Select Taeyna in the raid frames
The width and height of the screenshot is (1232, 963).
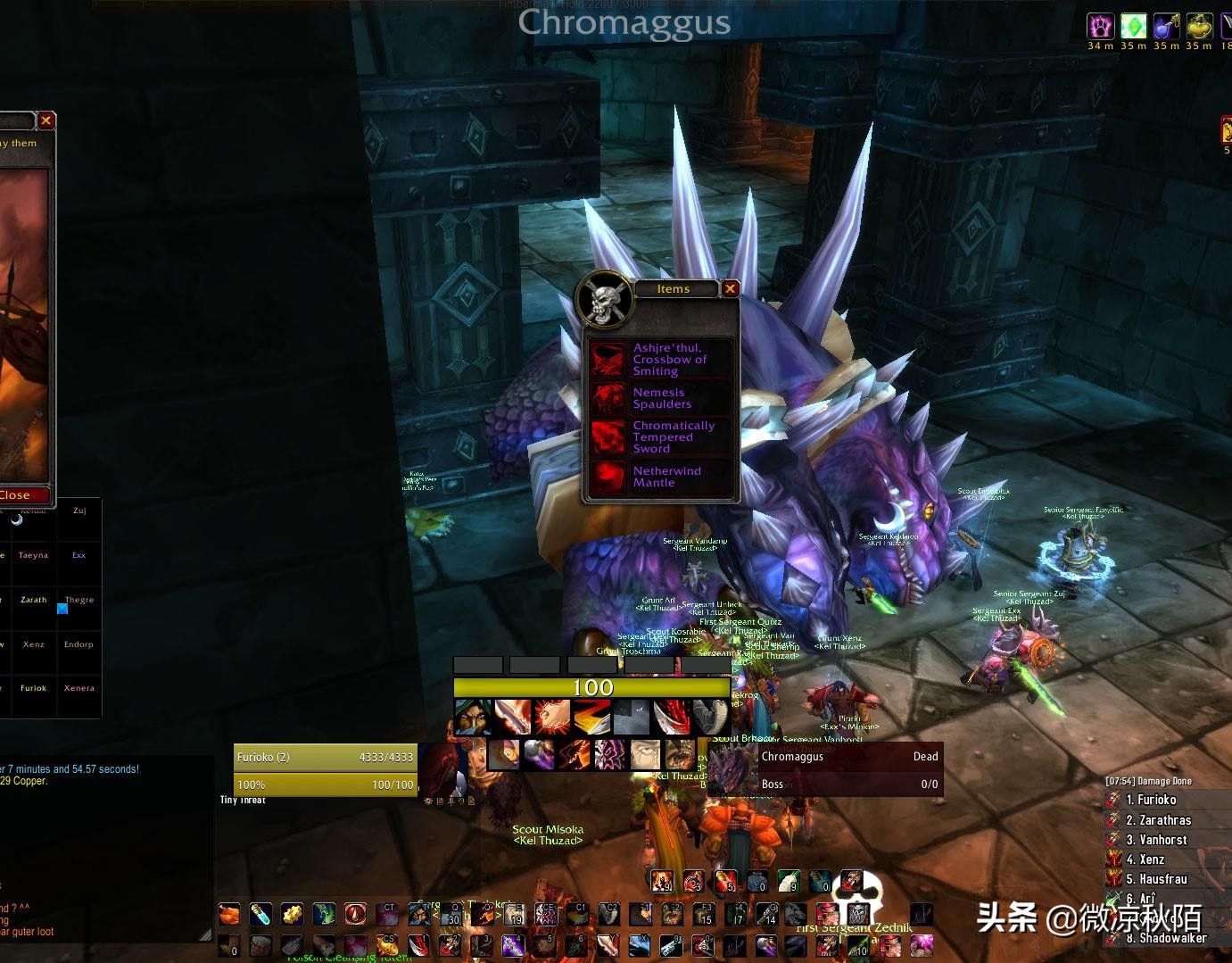pos(33,555)
